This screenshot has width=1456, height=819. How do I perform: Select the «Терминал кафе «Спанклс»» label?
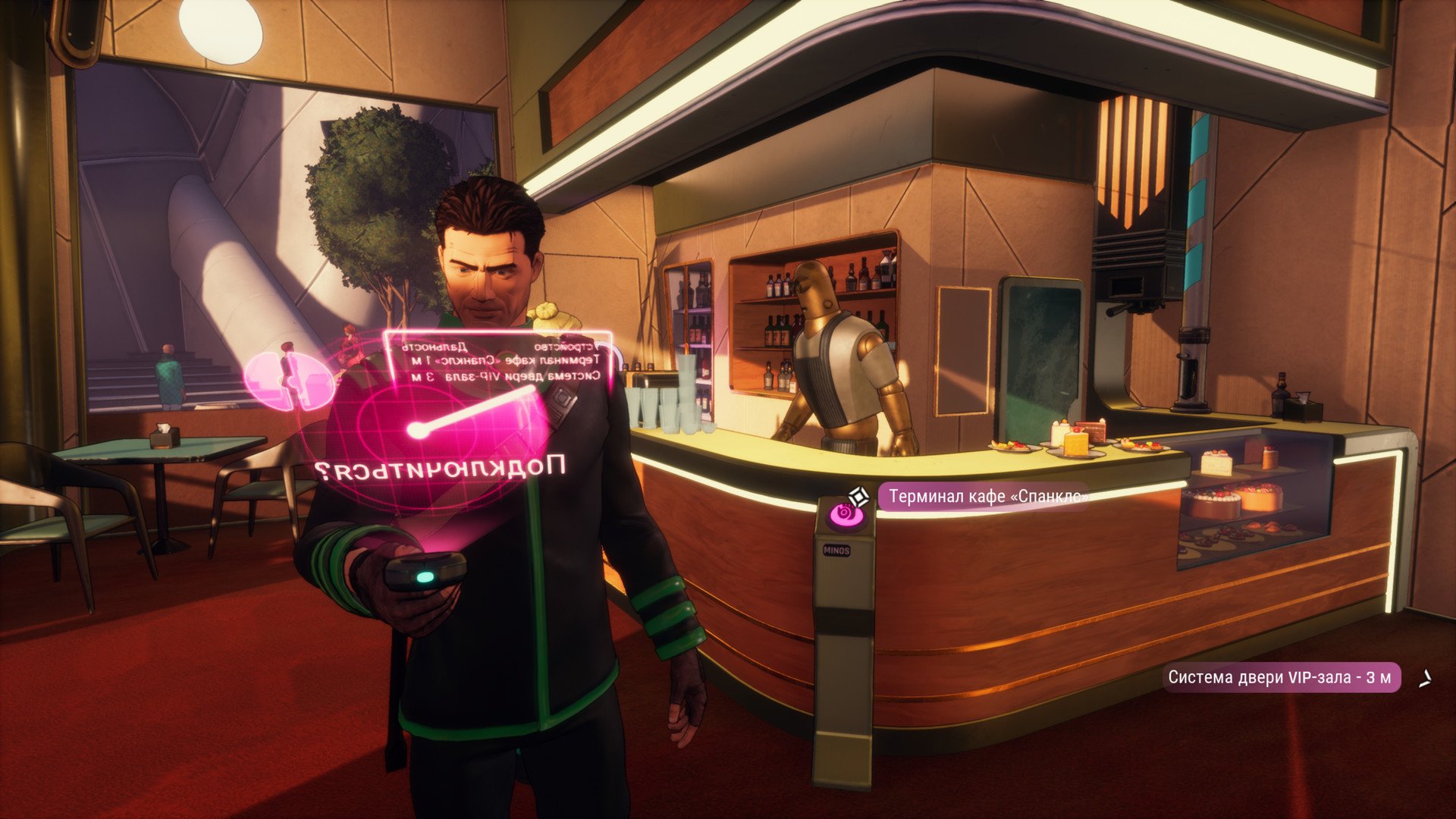point(986,497)
